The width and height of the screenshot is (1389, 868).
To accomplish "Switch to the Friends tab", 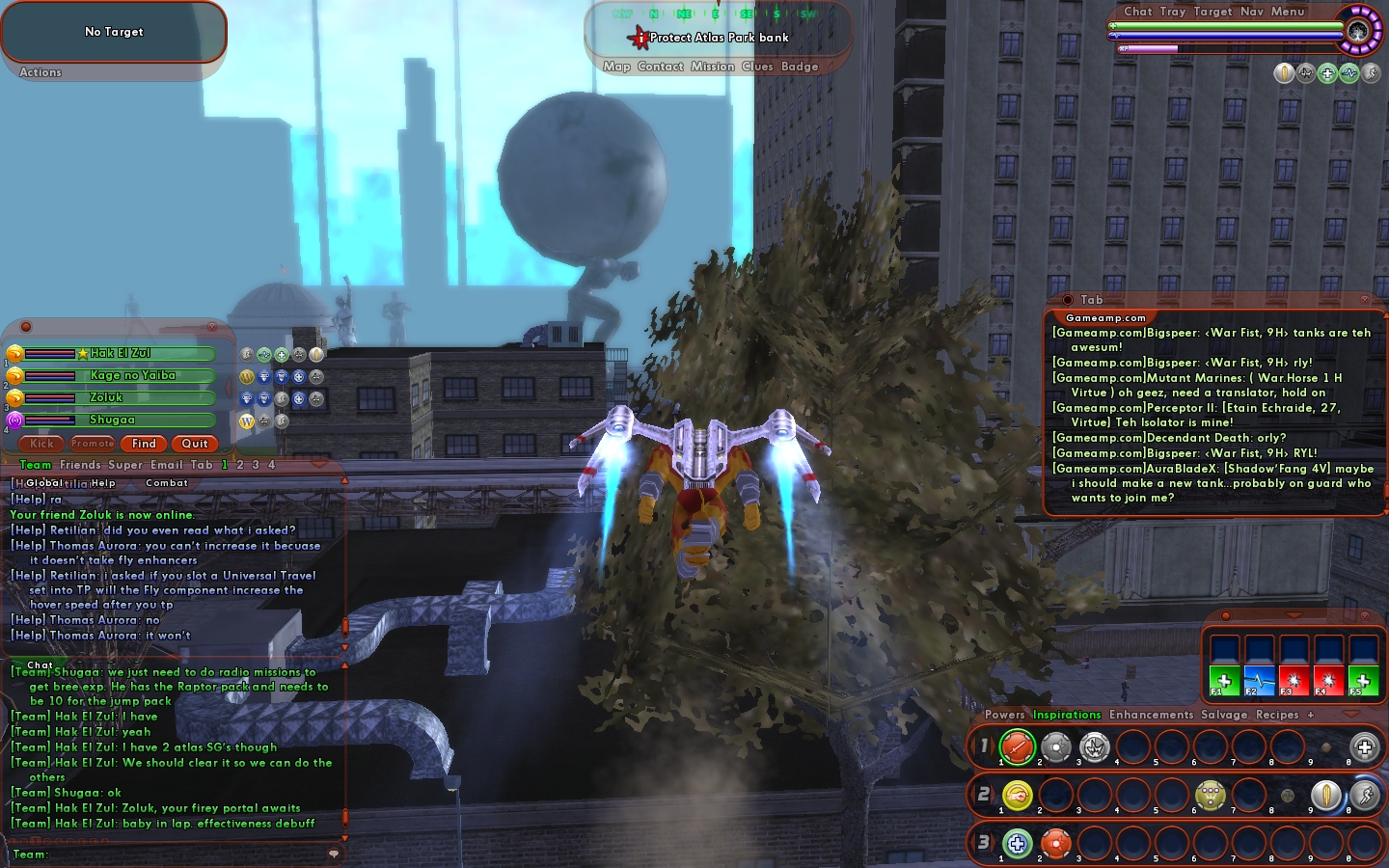I will tap(80, 465).
